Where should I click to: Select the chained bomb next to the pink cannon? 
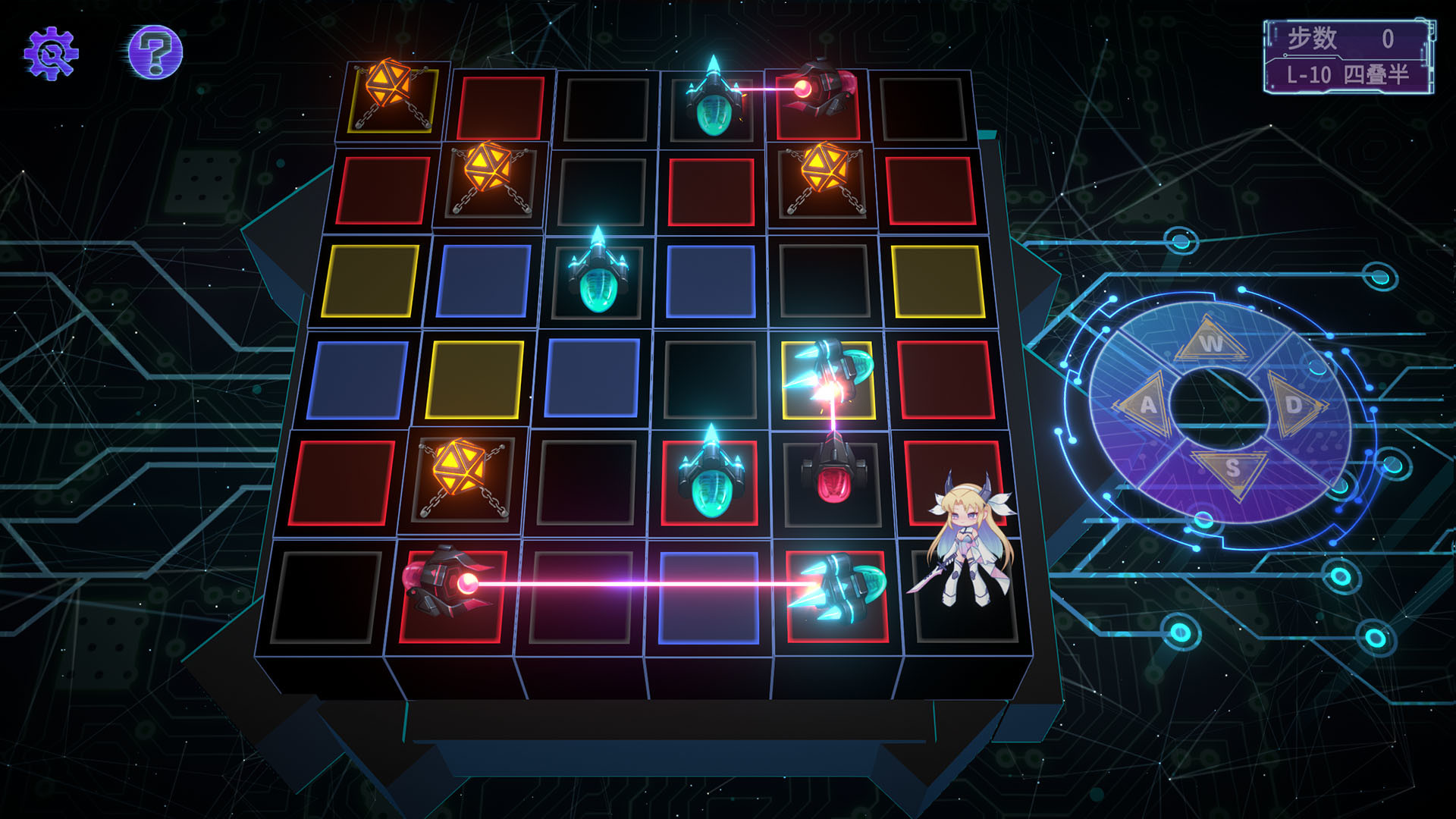point(827,174)
